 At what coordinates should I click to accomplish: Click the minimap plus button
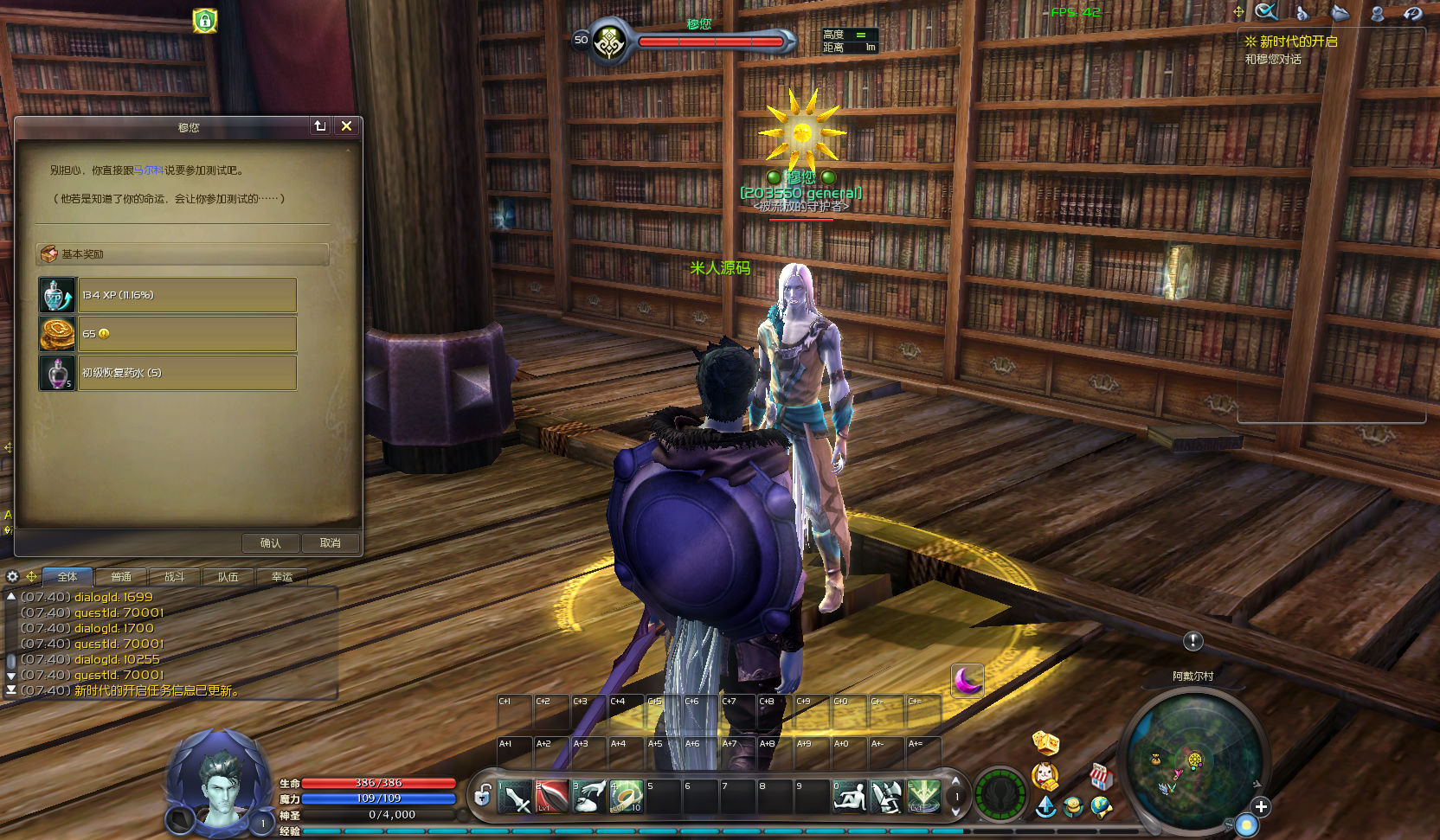pyautogui.click(x=1261, y=806)
